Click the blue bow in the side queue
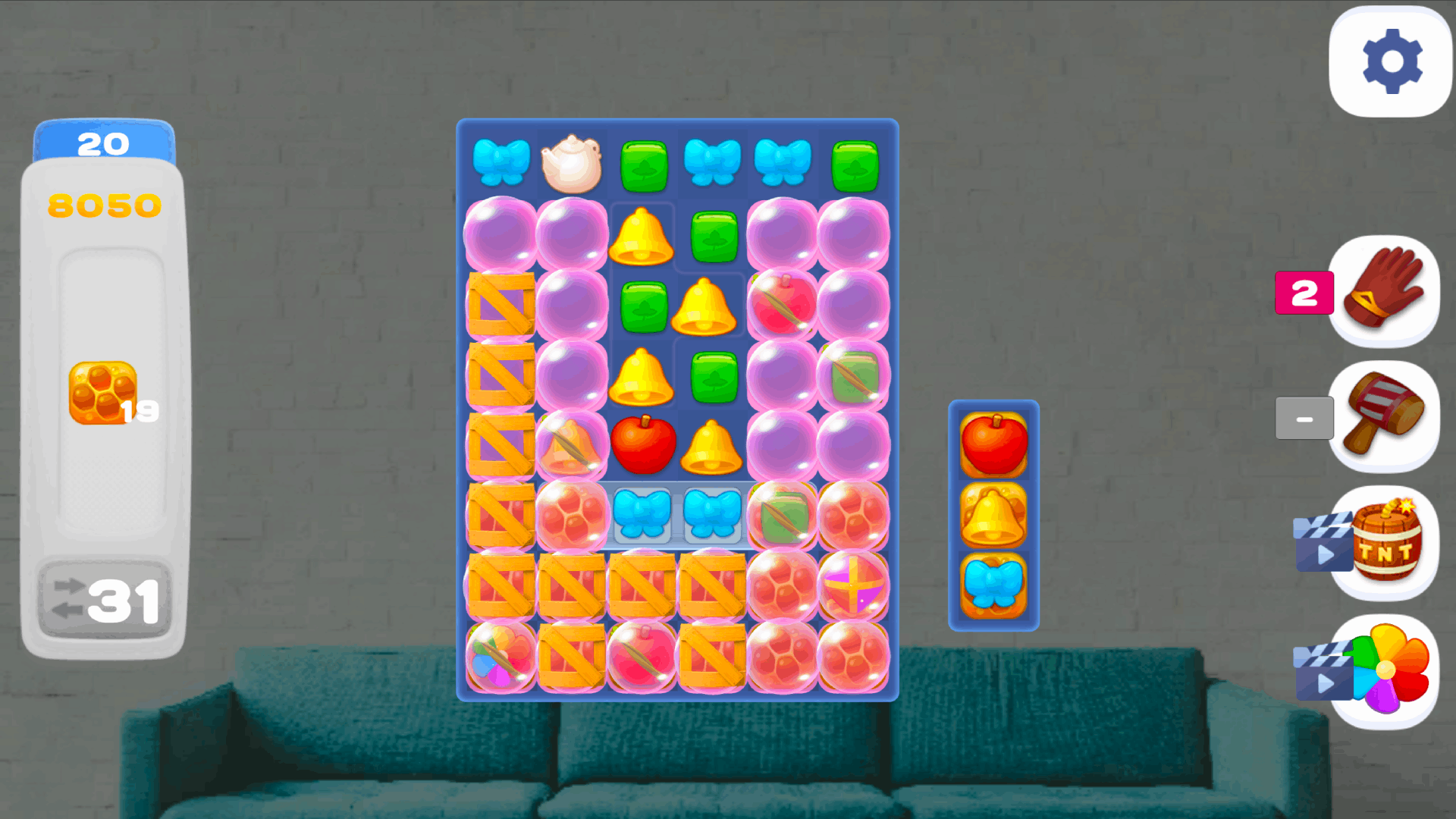 click(994, 583)
